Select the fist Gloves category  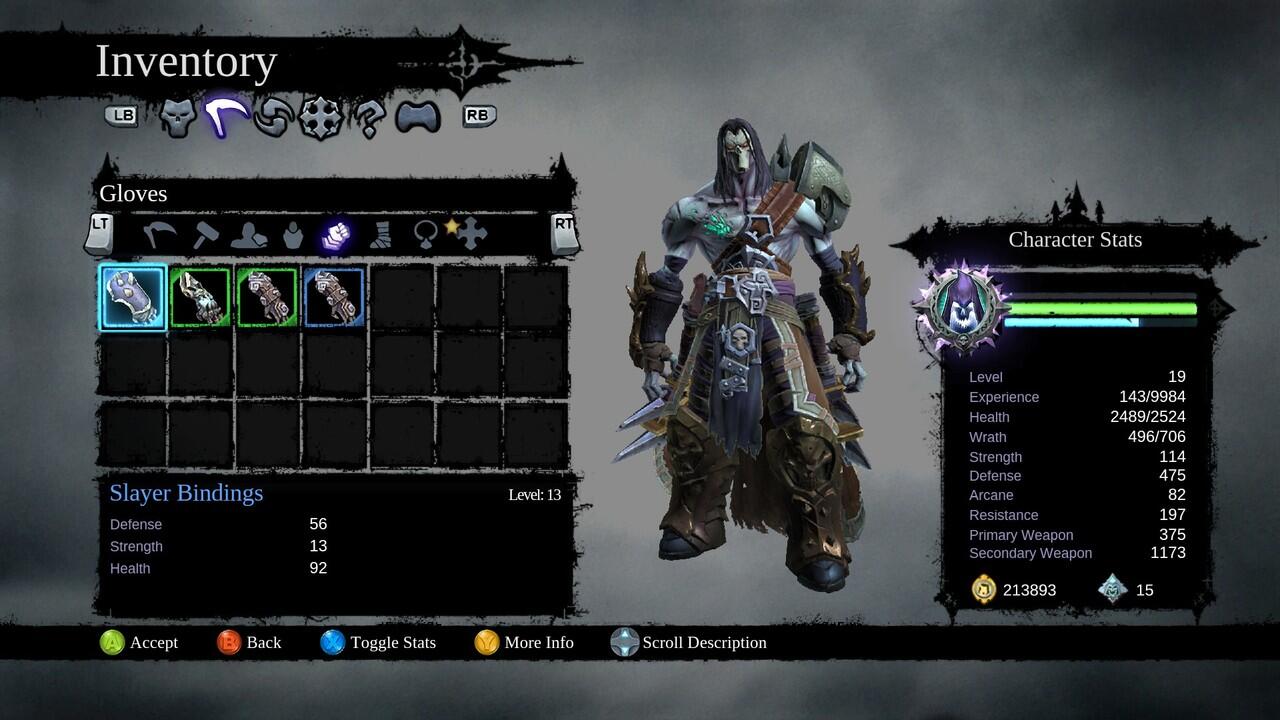[334, 235]
